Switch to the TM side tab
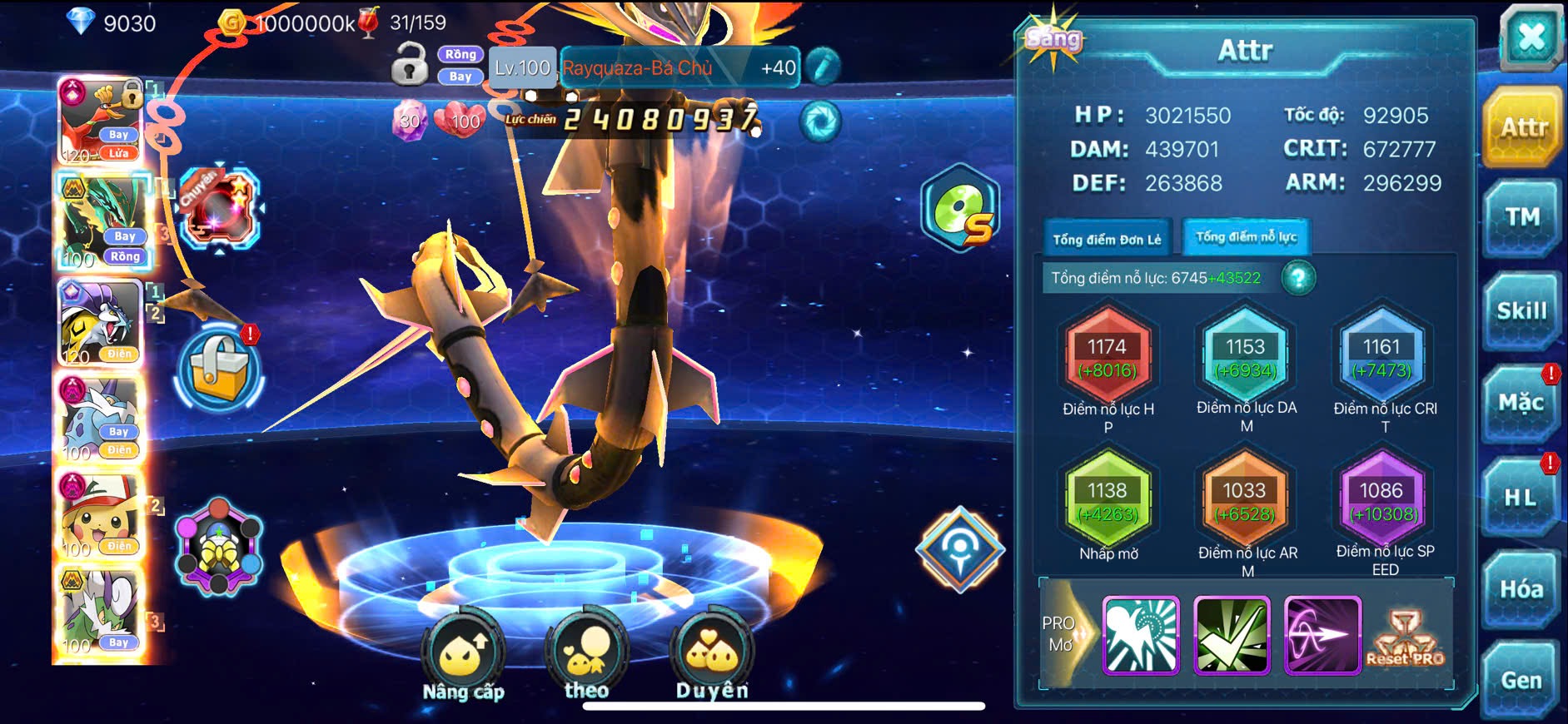The image size is (1568, 724). (1521, 218)
